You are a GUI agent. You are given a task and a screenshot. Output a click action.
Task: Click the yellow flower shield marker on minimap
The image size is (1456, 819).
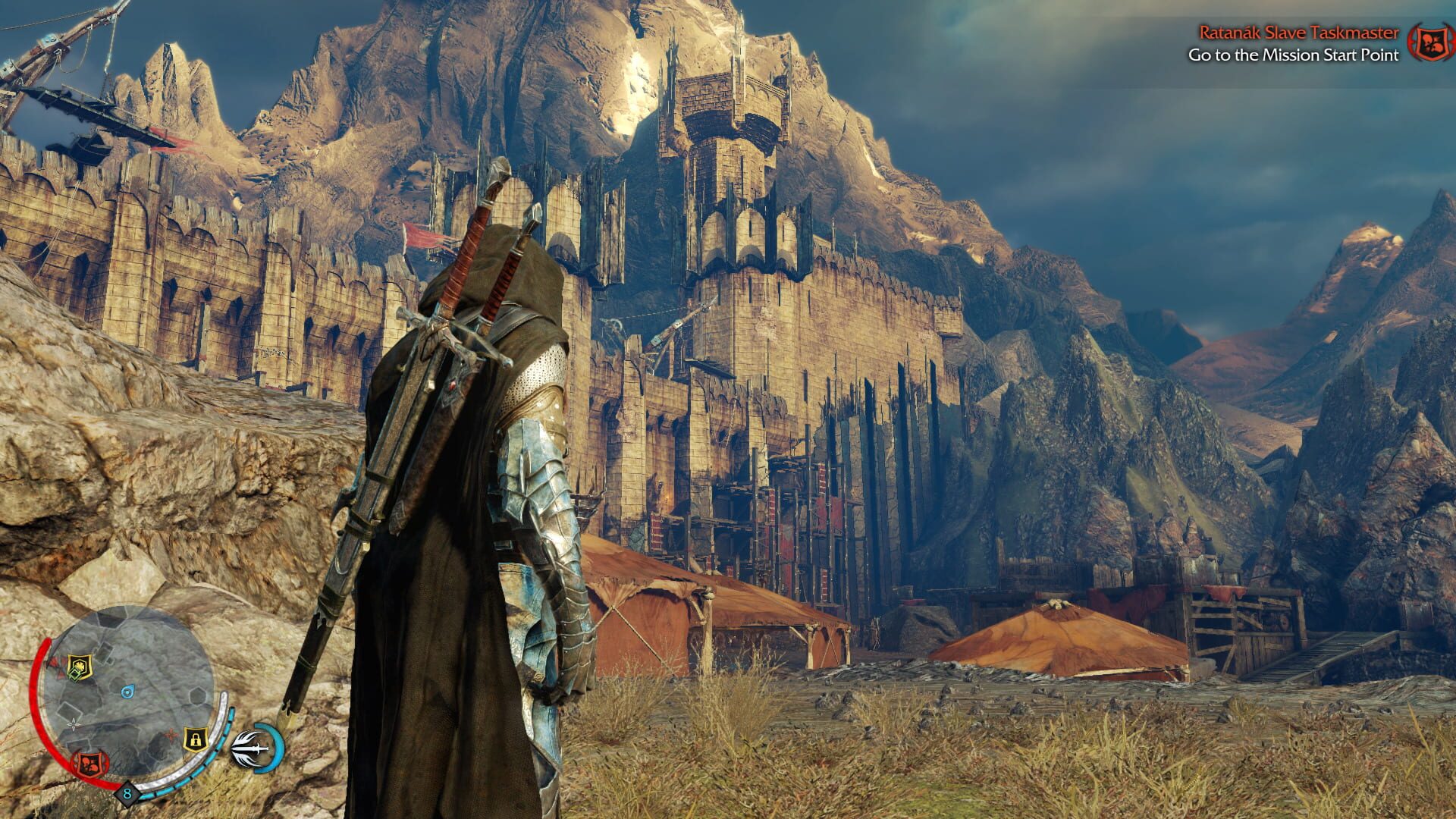coord(77,667)
